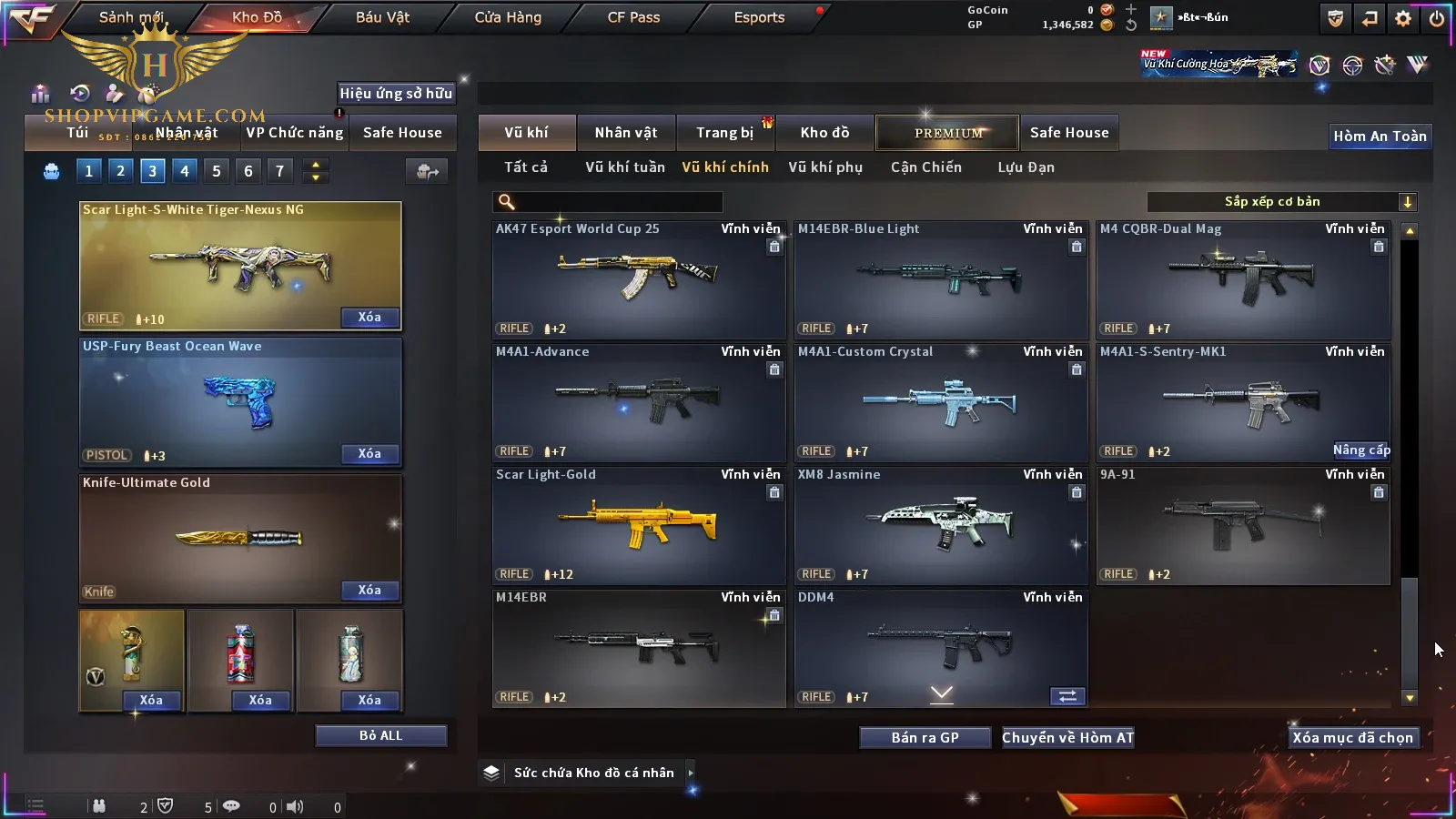This screenshot has height=819, width=1456.
Task: Click Xóa mục đã chọn
Action: tap(1352, 738)
